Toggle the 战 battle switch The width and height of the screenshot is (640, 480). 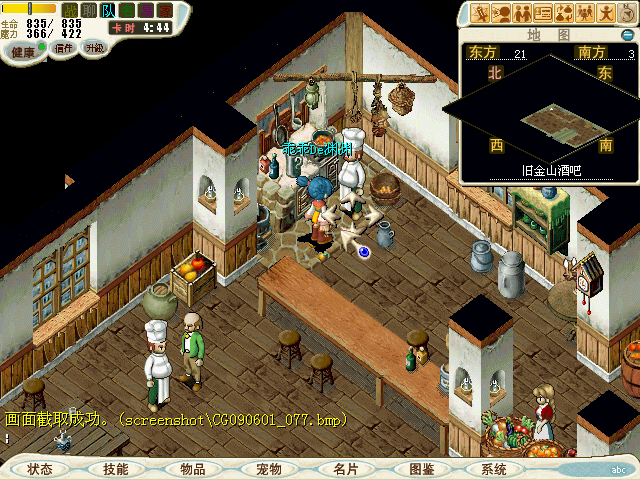tap(71, 10)
